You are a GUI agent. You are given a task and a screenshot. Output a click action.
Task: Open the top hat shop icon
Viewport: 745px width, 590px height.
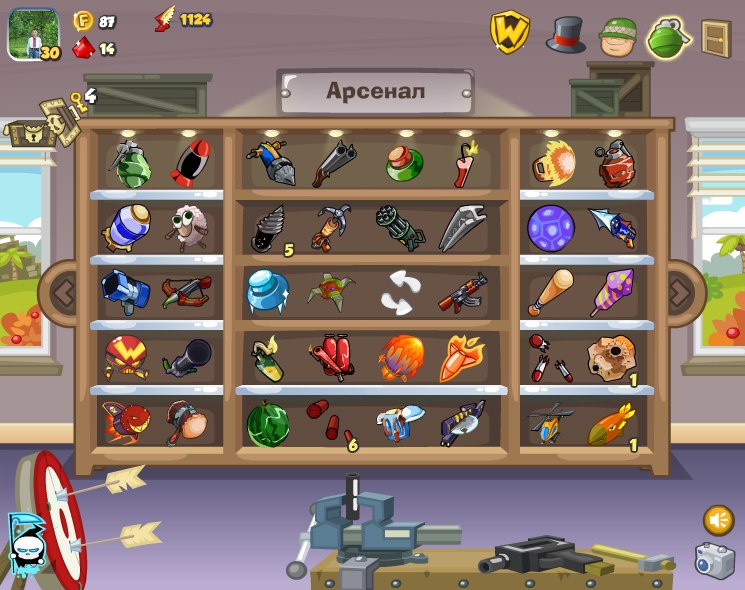pyautogui.click(x=566, y=35)
